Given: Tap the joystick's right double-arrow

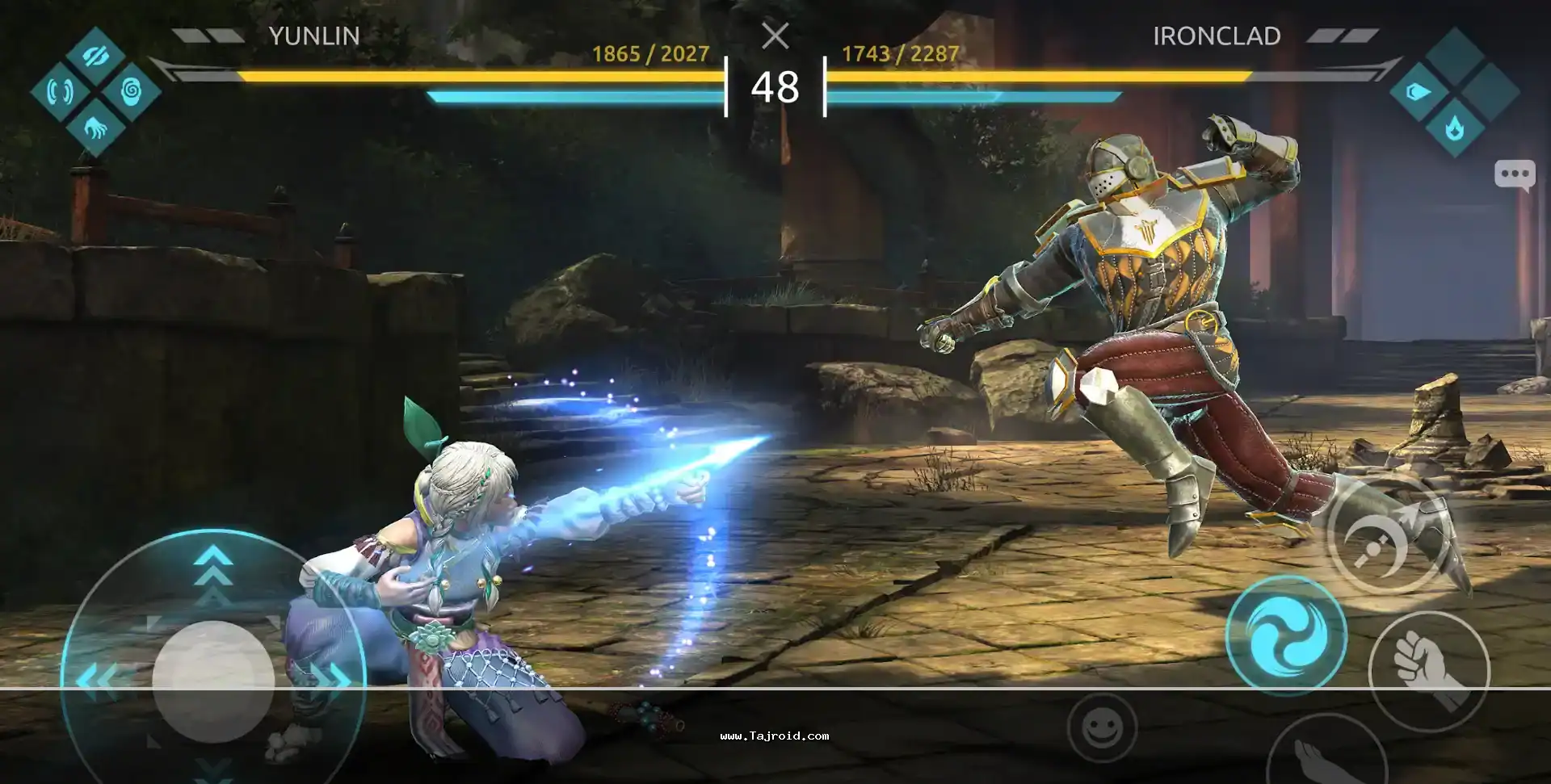Looking at the screenshot, I should tap(330, 677).
